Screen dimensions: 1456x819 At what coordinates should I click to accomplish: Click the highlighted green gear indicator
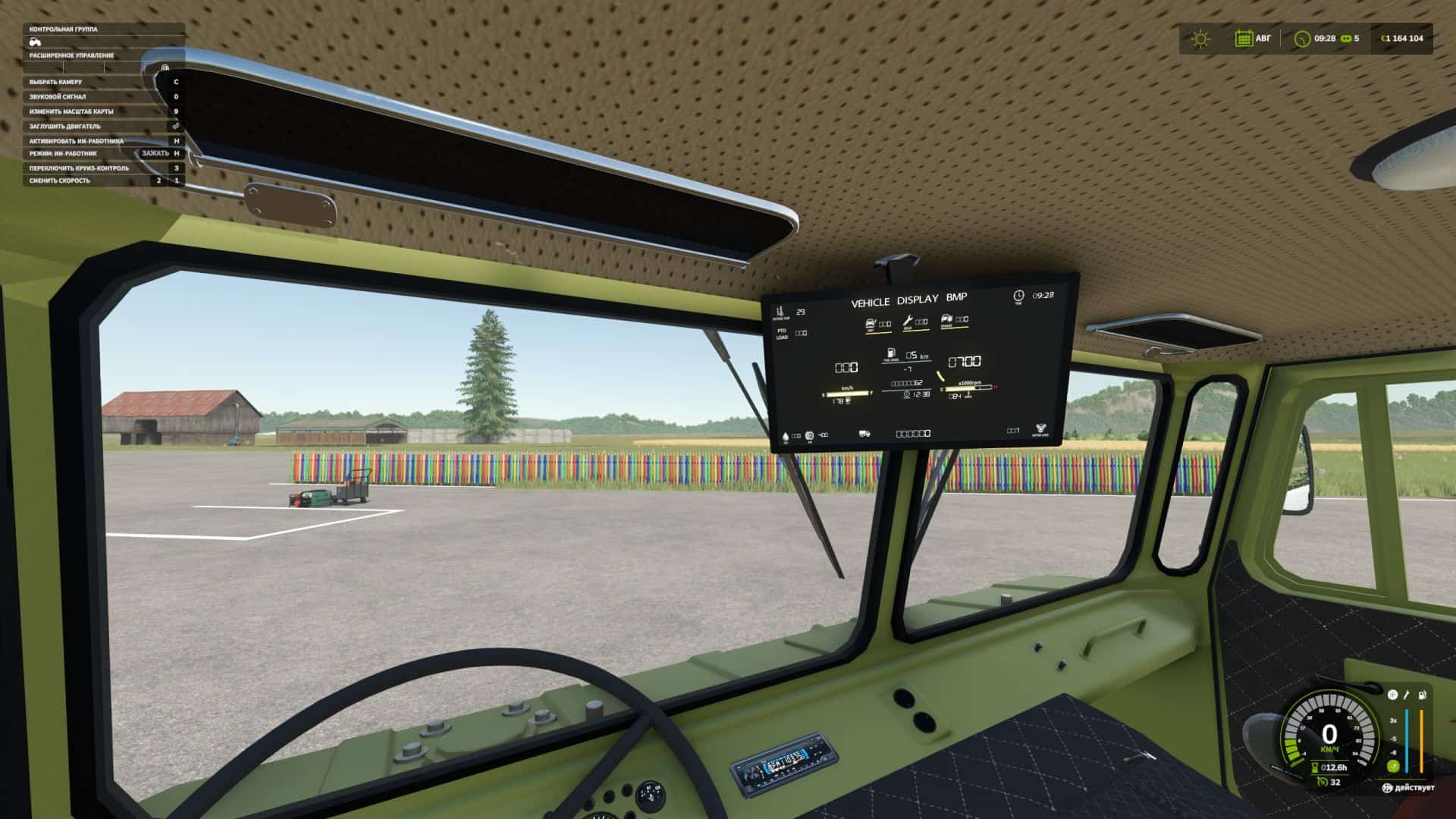[x=1392, y=766]
